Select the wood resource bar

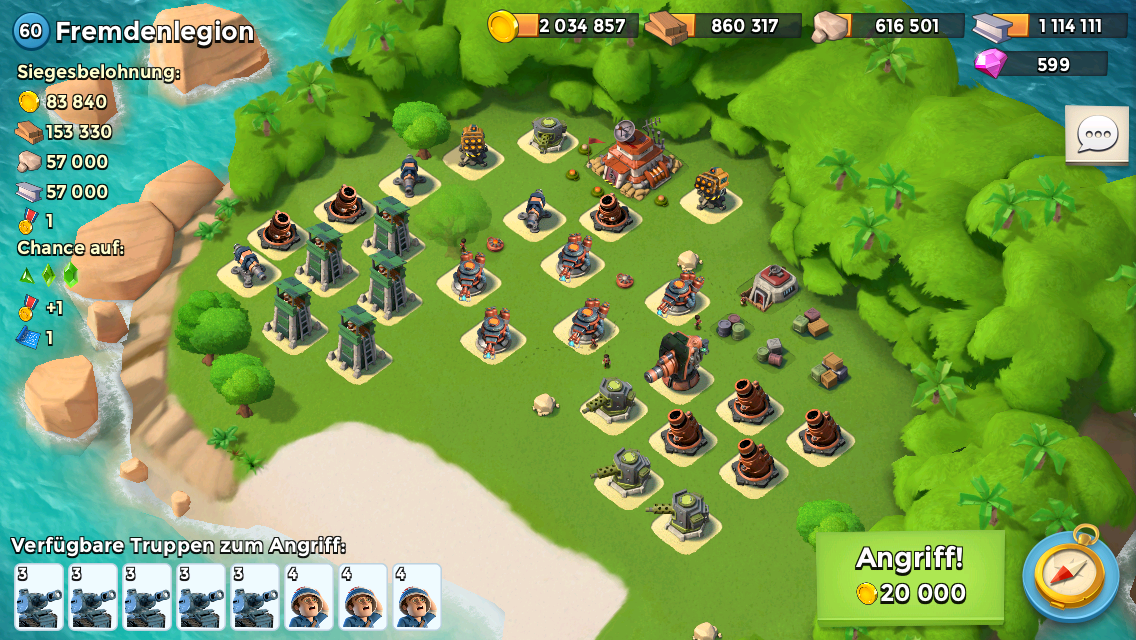724,26
